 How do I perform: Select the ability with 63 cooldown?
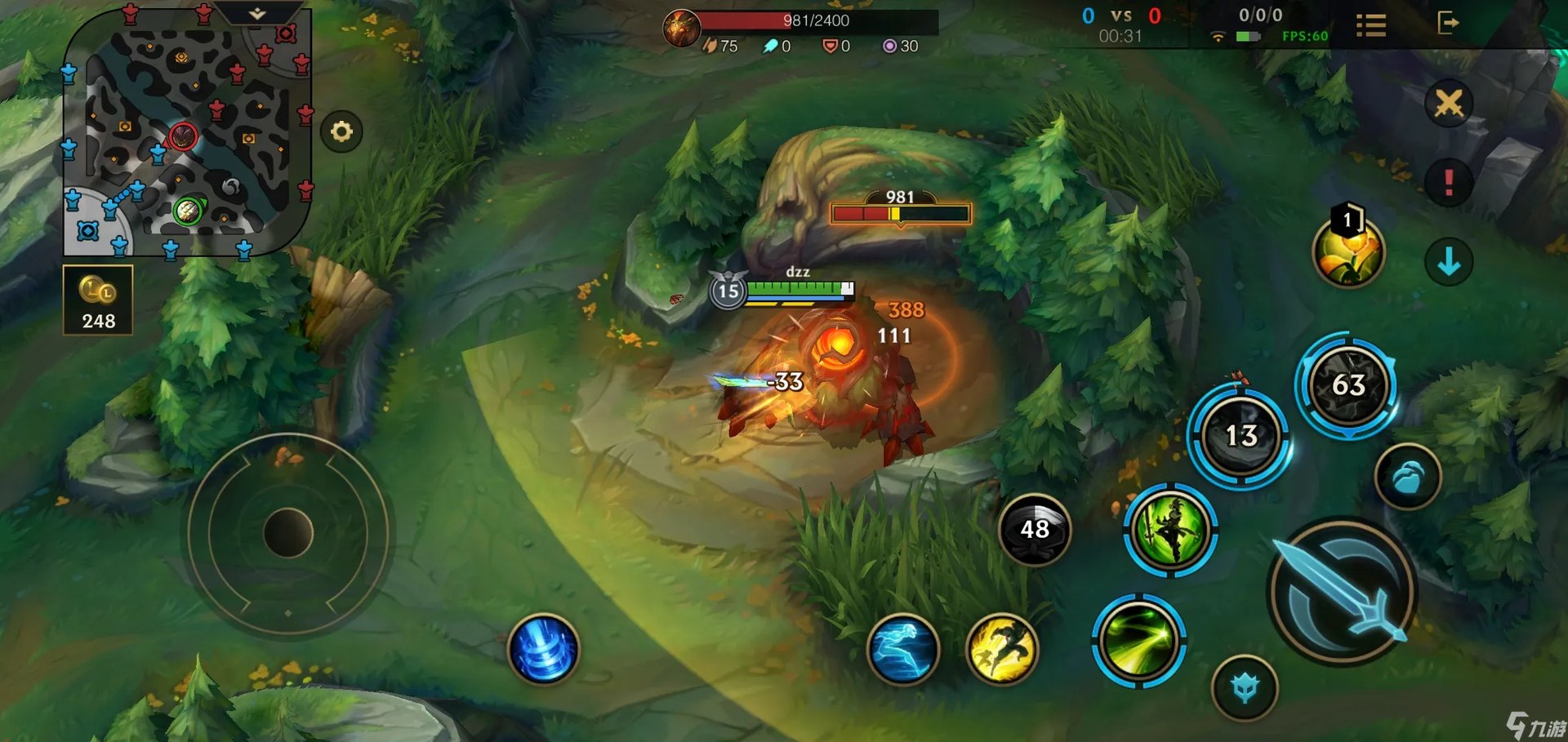[x=1347, y=384]
